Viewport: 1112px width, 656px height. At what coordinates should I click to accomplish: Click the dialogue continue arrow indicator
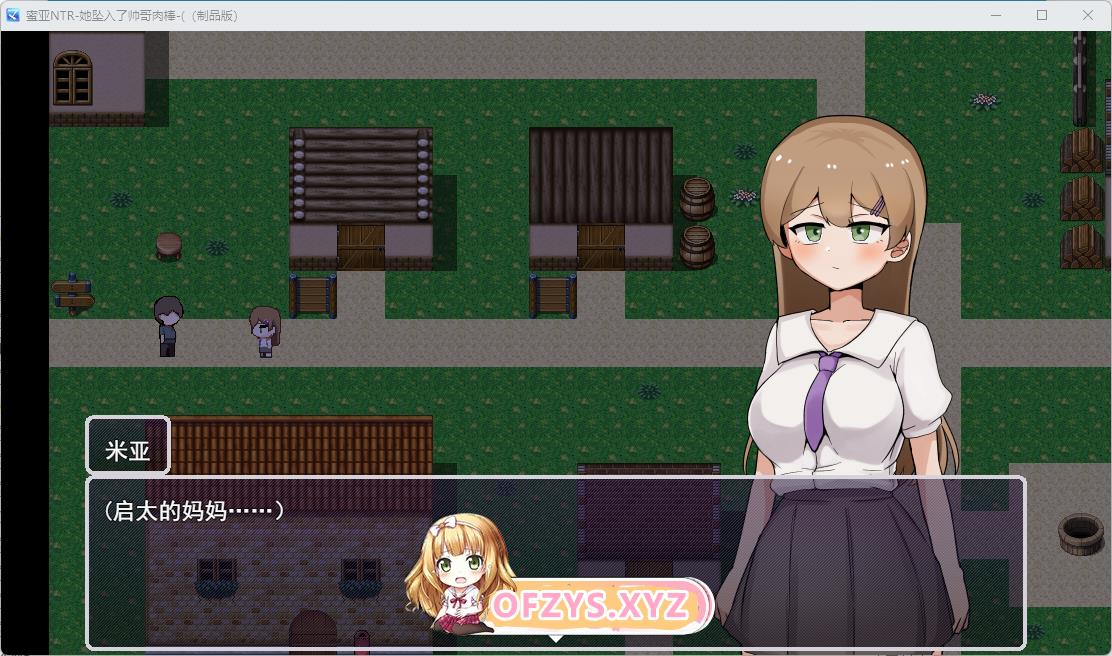(x=556, y=637)
